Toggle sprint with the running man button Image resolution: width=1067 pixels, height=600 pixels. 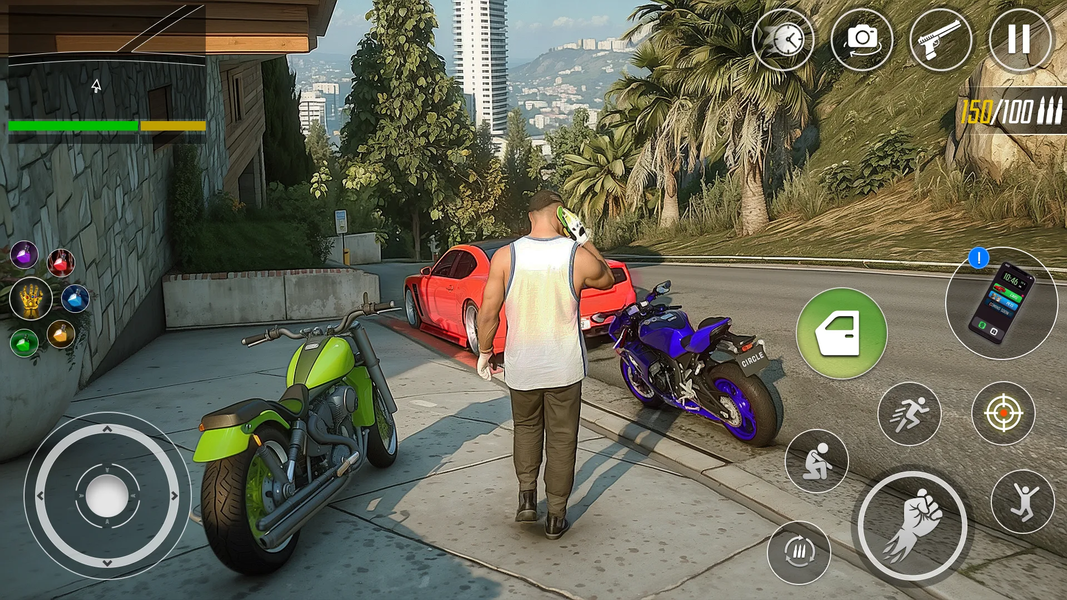909,413
